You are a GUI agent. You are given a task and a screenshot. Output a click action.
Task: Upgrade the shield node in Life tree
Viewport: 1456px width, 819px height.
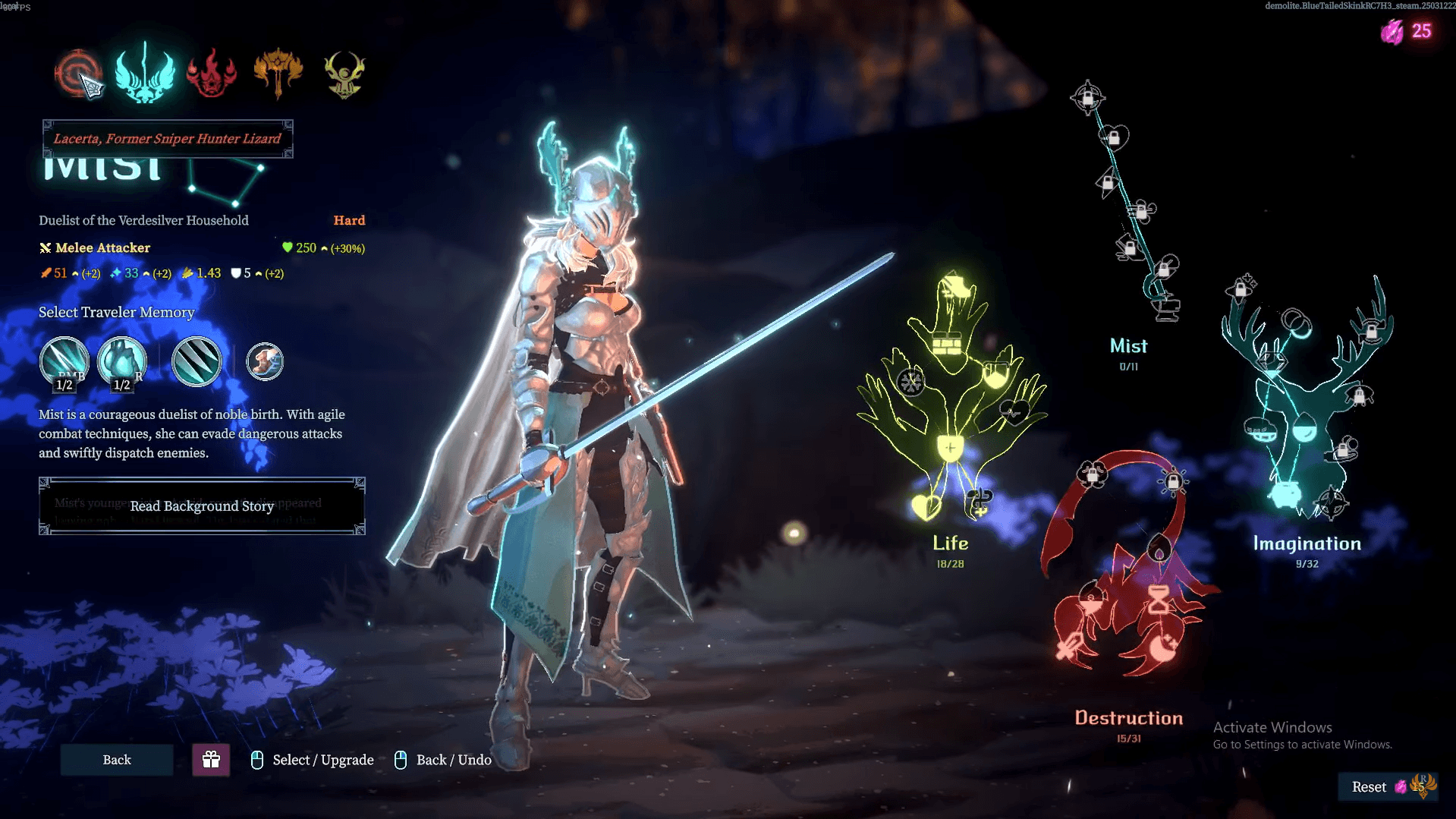pos(949,448)
